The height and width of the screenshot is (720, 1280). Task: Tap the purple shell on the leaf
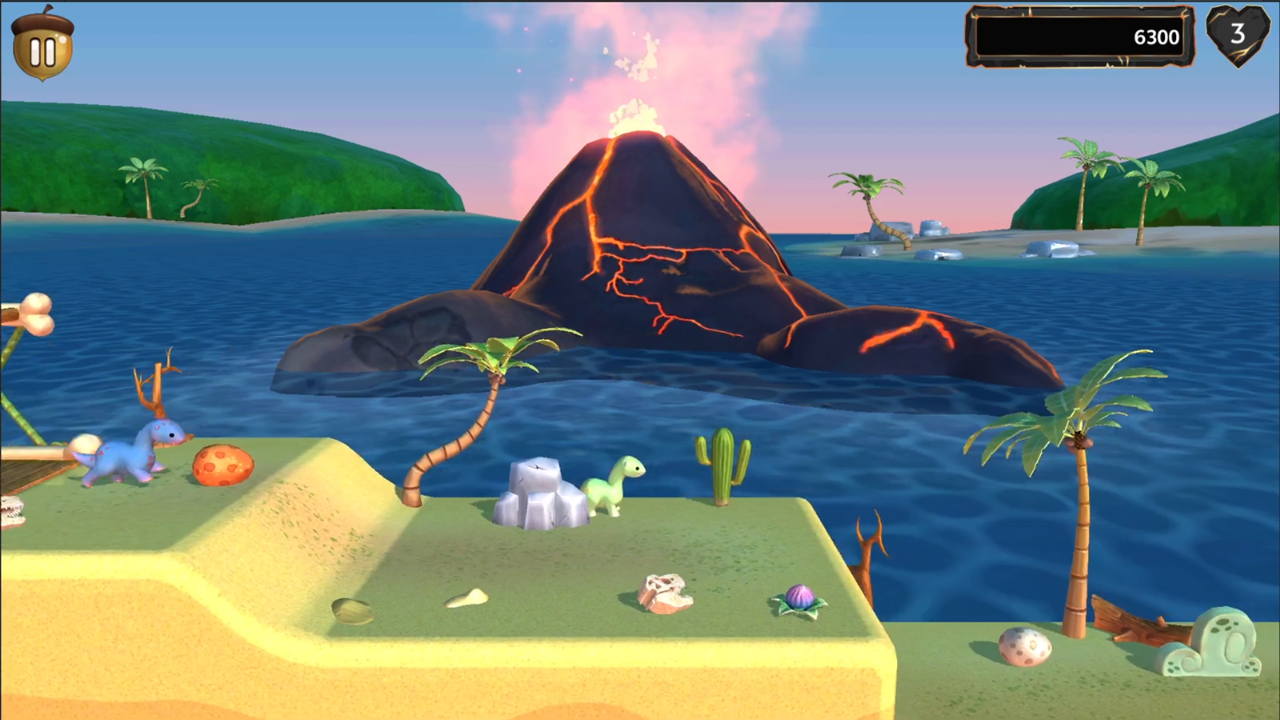point(798,598)
